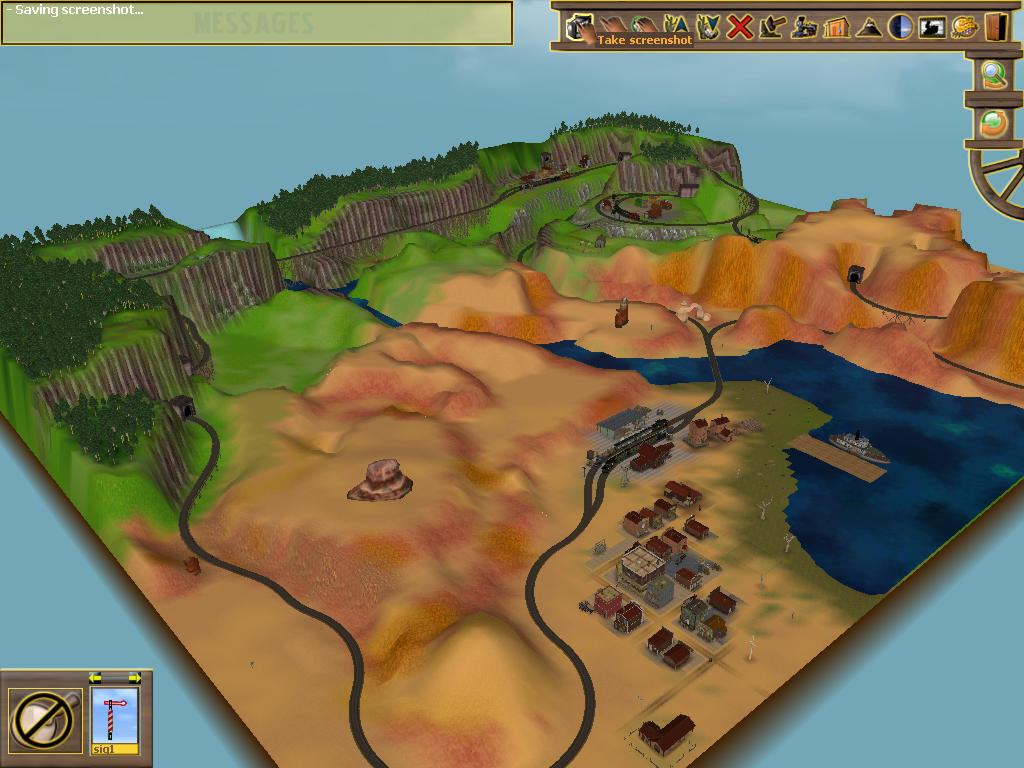Click the Messages panel
Viewport: 1024px width, 768px height.
[256, 23]
